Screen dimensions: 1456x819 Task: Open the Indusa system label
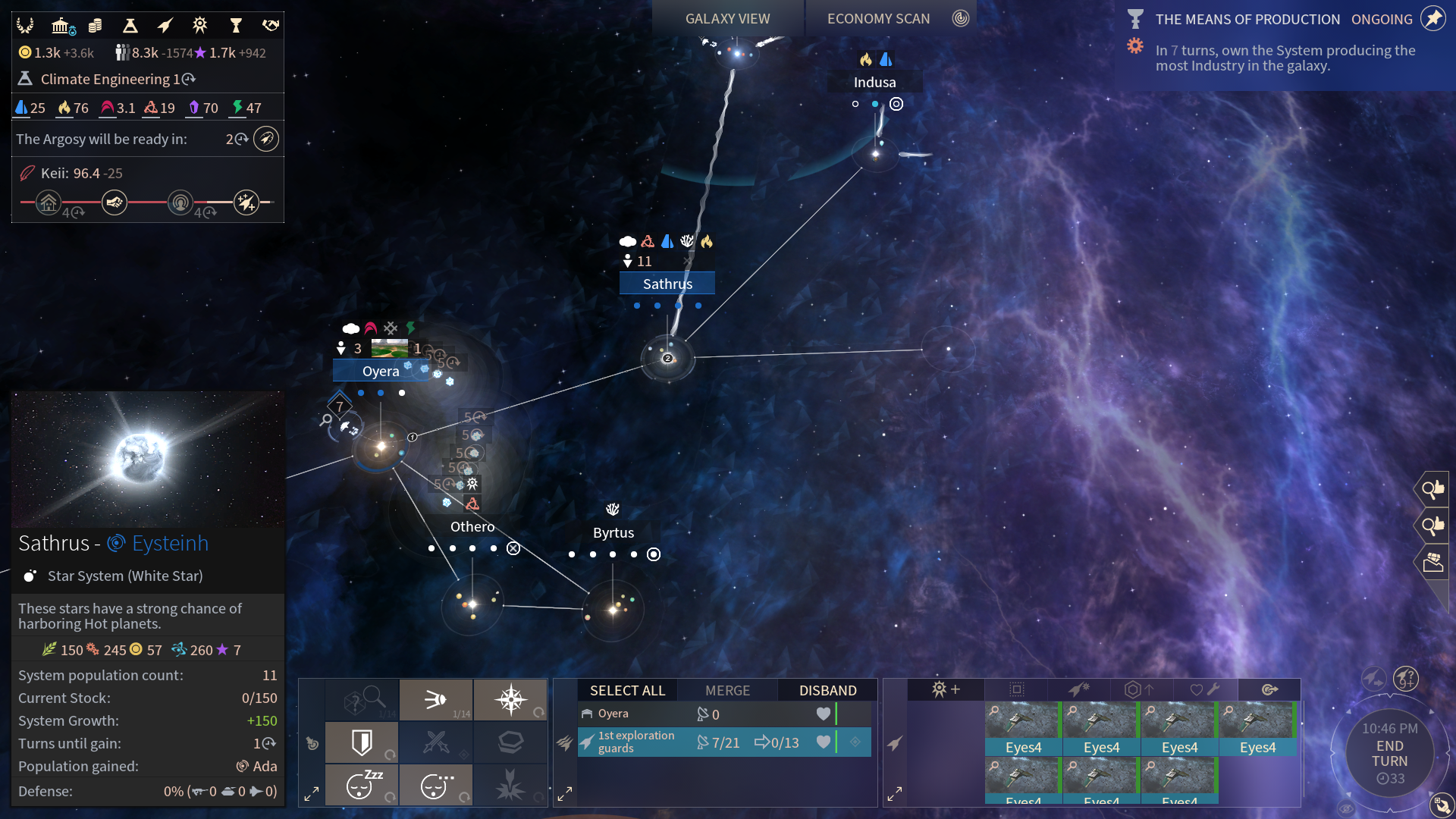(874, 82)
